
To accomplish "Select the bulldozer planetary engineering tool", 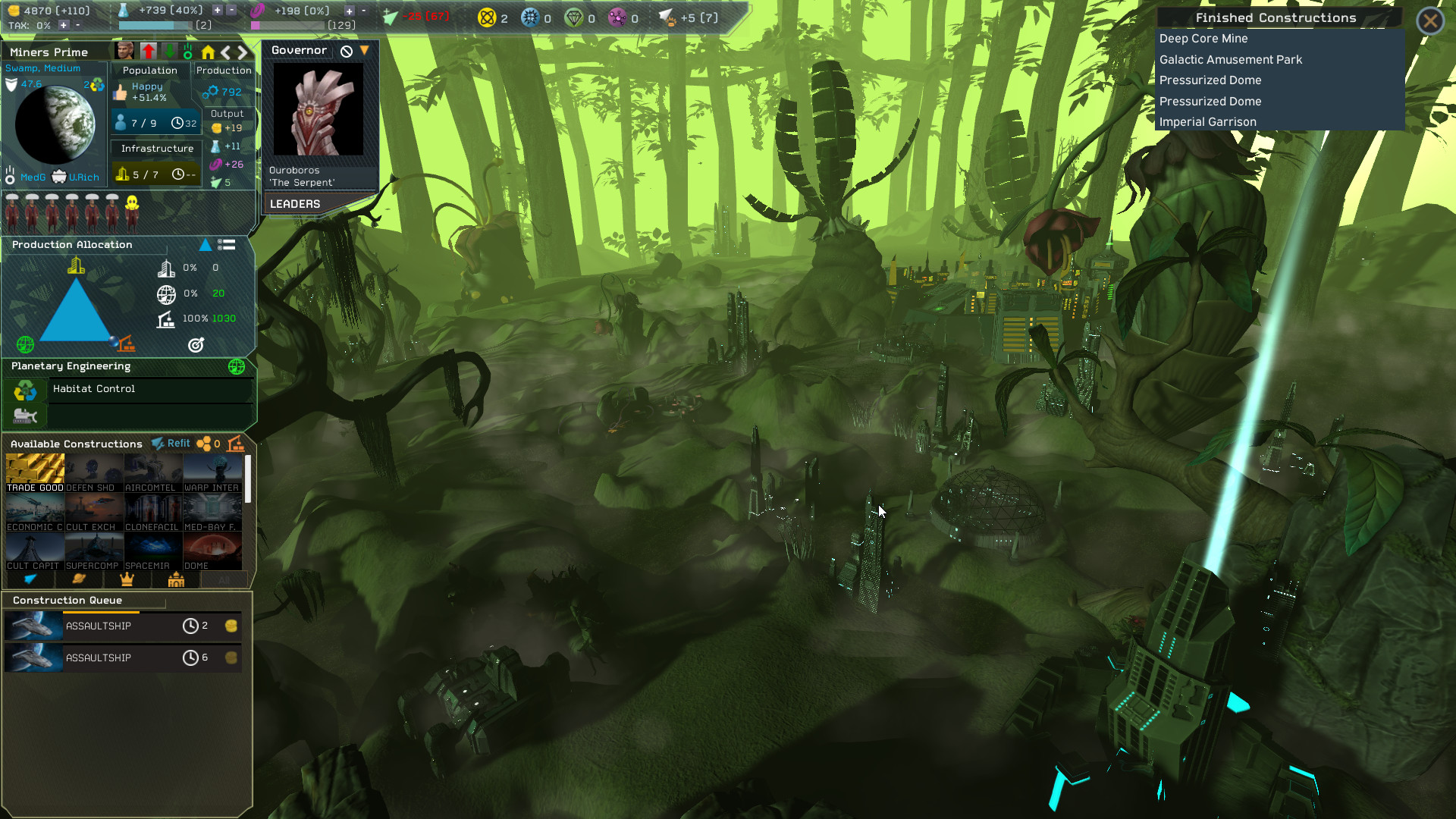I will click(26, 415).
